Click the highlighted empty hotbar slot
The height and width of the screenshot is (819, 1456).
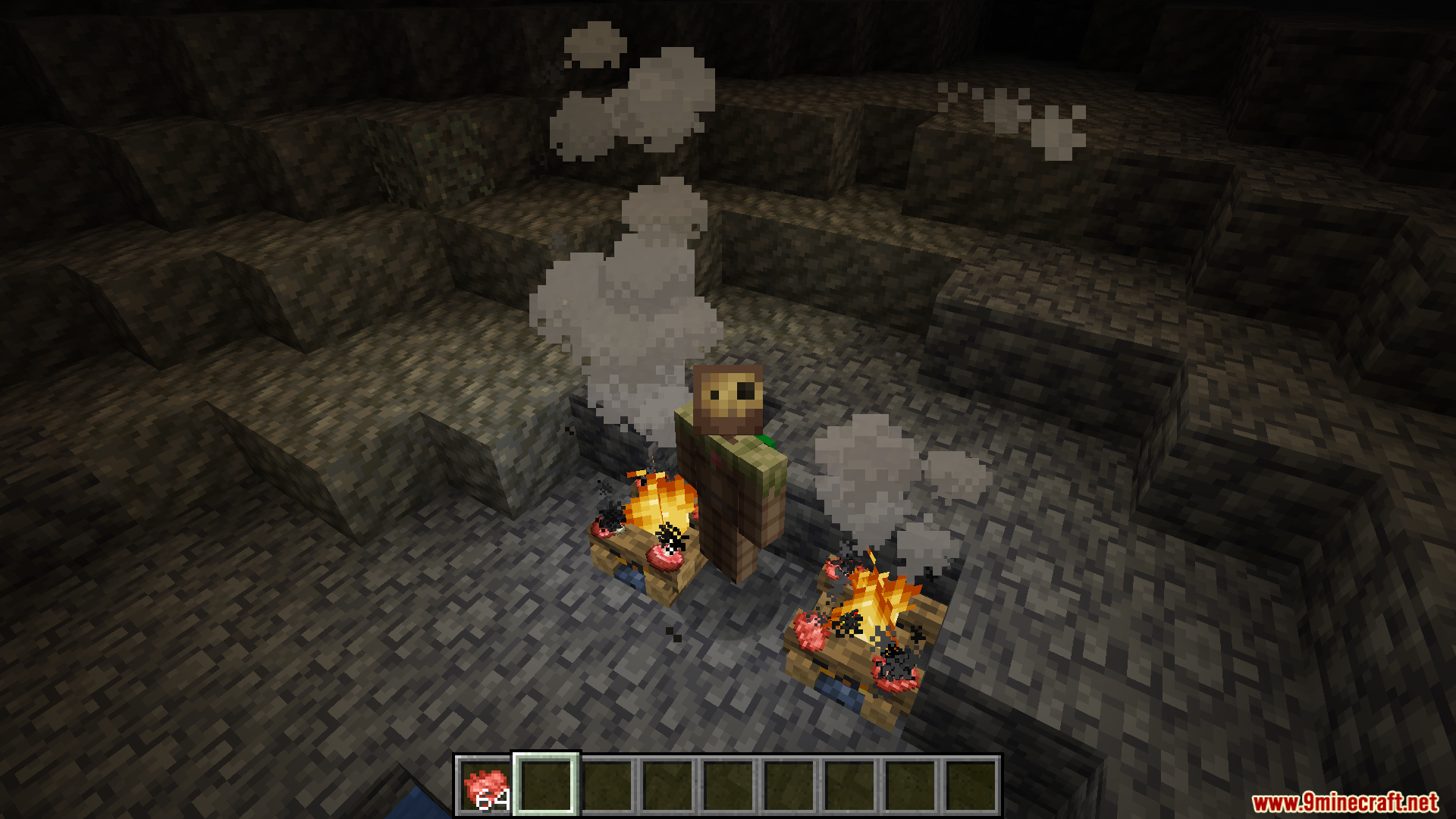click(546, 785)
